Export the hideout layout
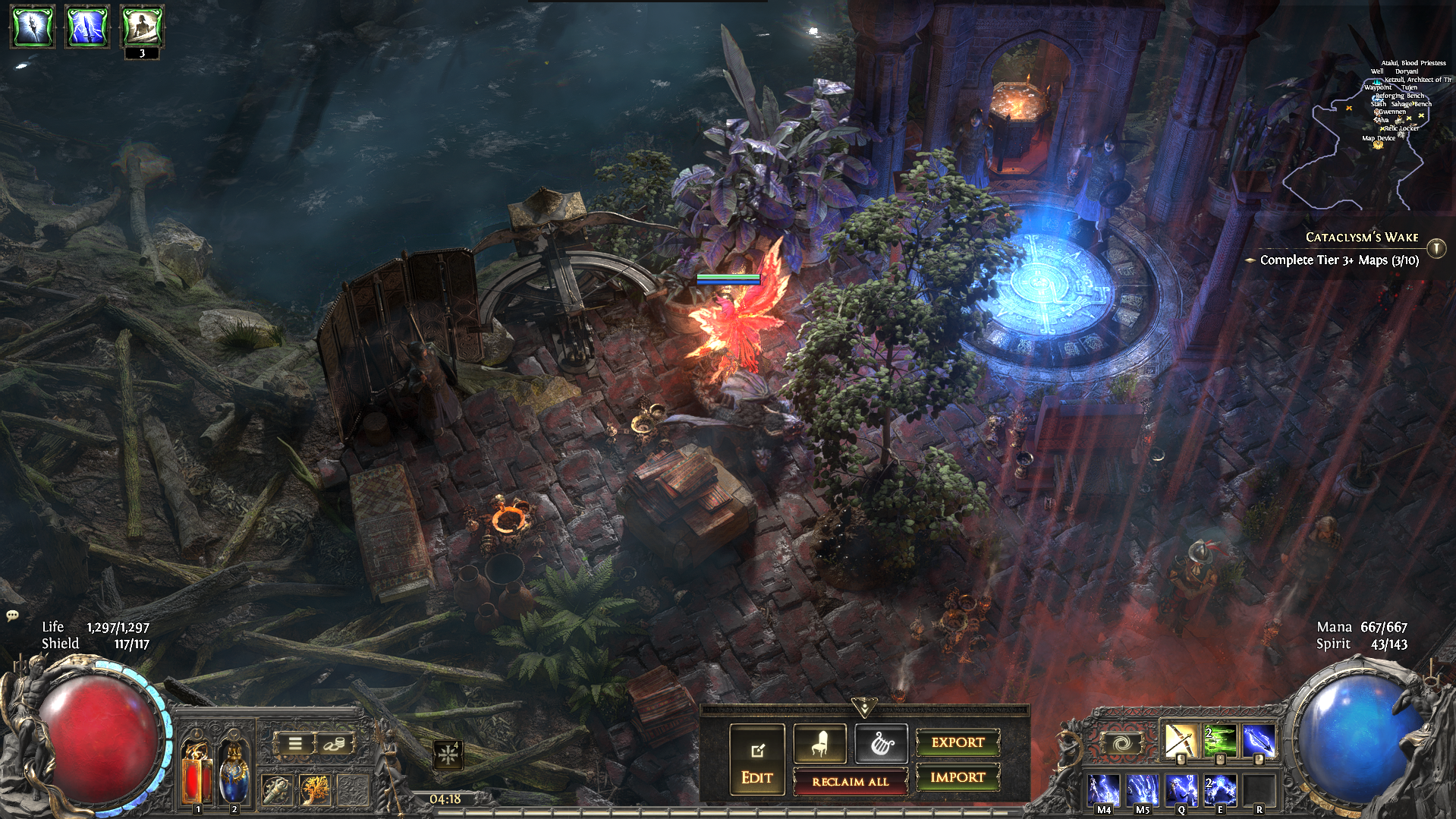 coord(958,742)
